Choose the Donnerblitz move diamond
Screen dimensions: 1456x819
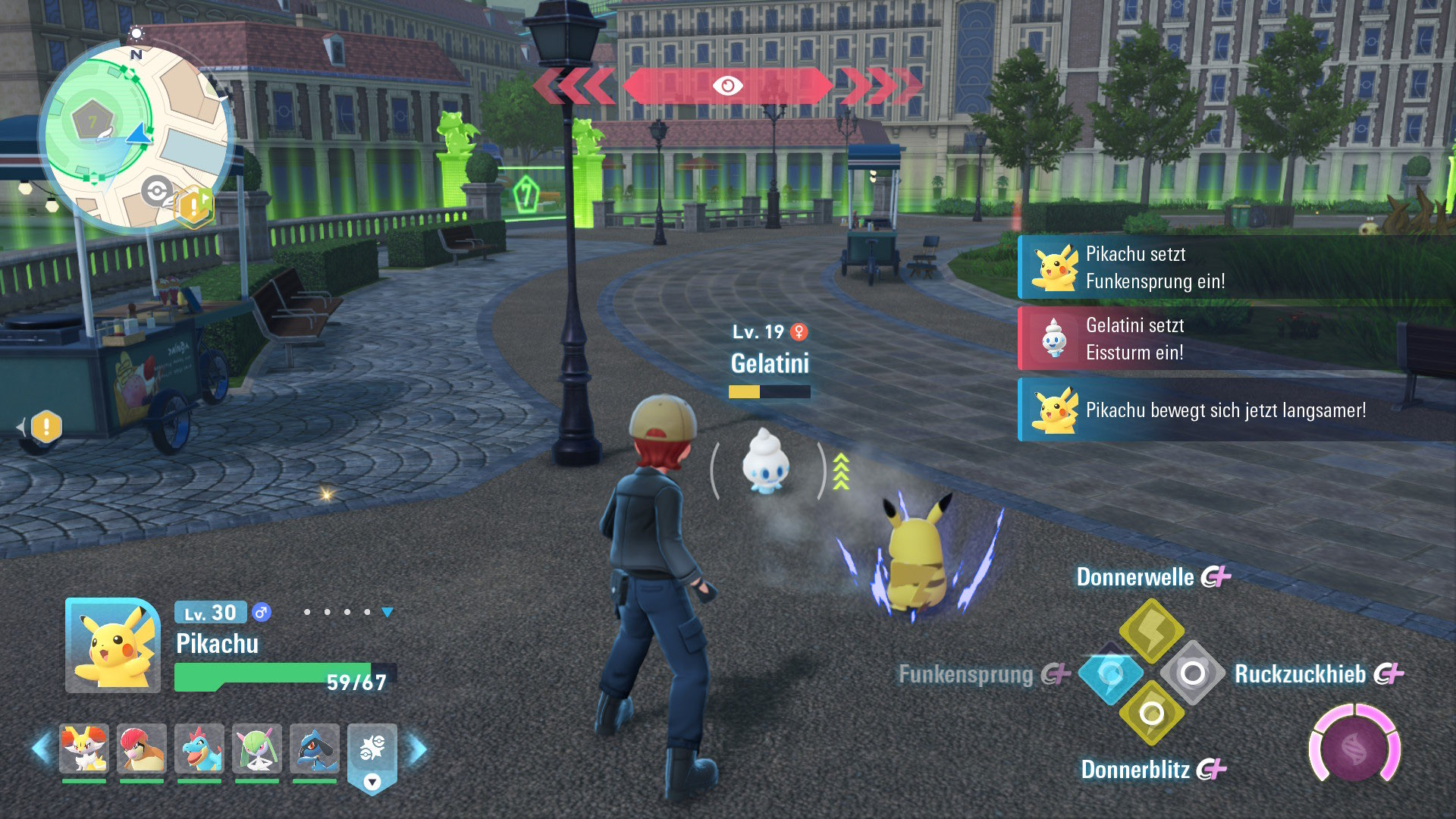(1151, 714)
